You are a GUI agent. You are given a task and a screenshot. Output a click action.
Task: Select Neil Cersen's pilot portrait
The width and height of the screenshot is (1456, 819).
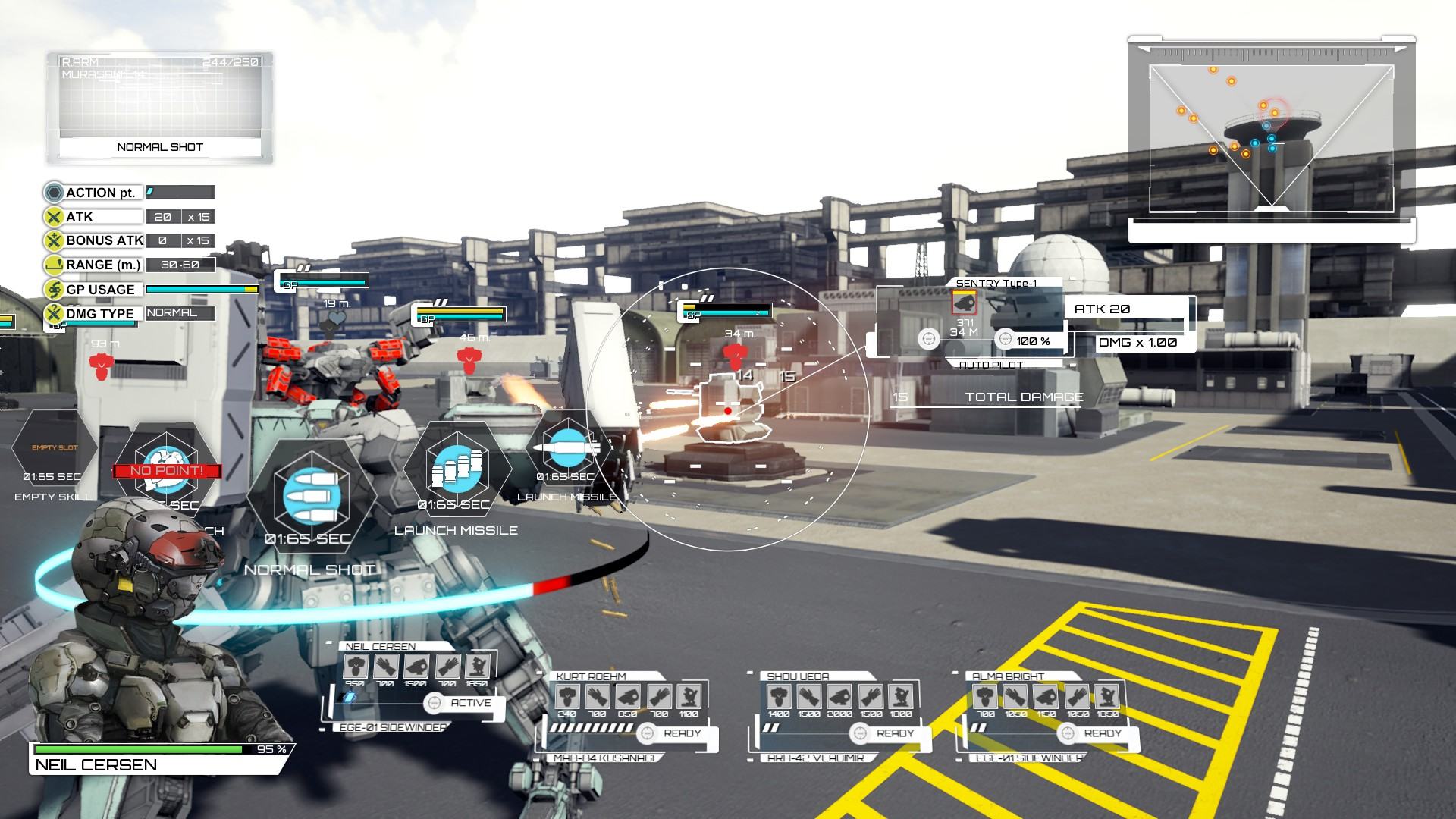(144, 629)
